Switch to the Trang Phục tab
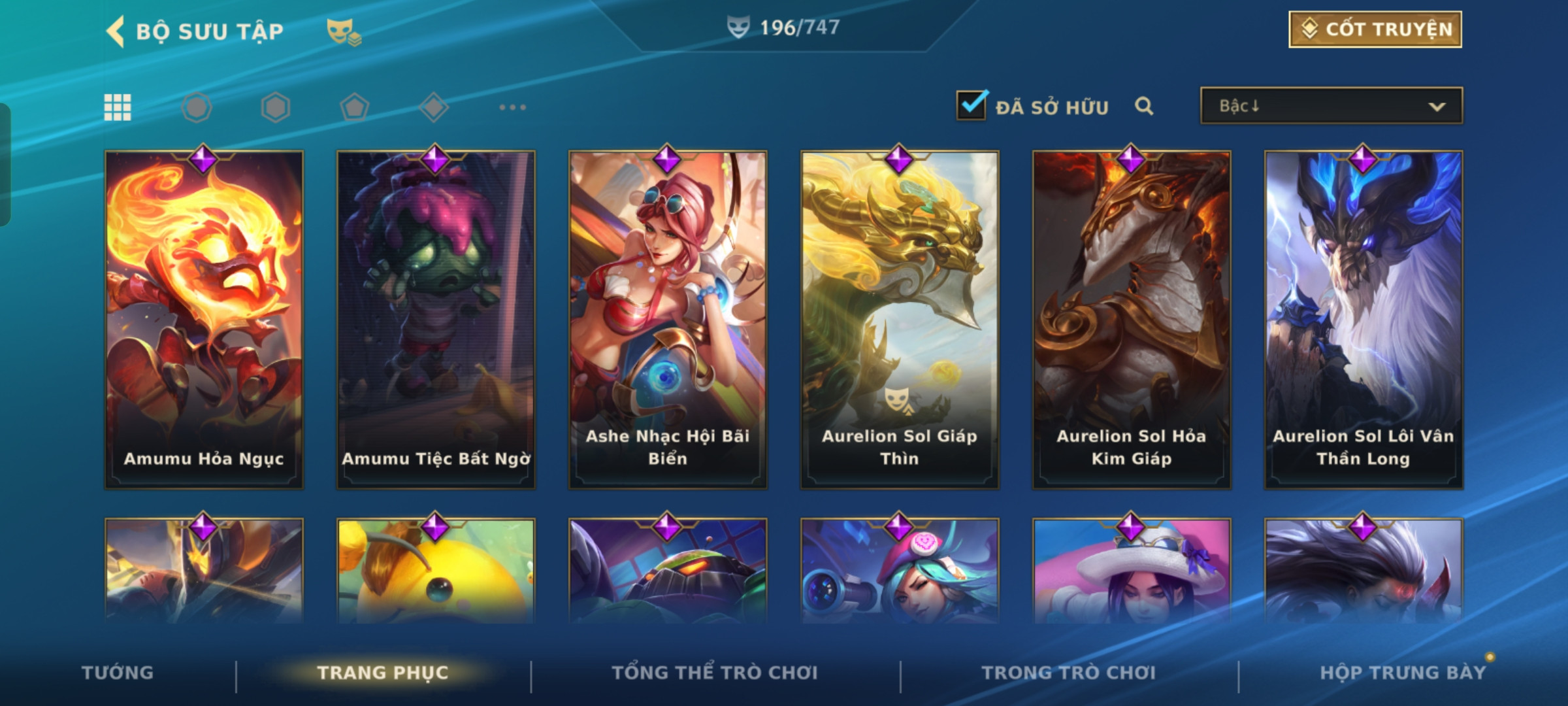Viewport: 1568px width, 706px height. (383, 673)
